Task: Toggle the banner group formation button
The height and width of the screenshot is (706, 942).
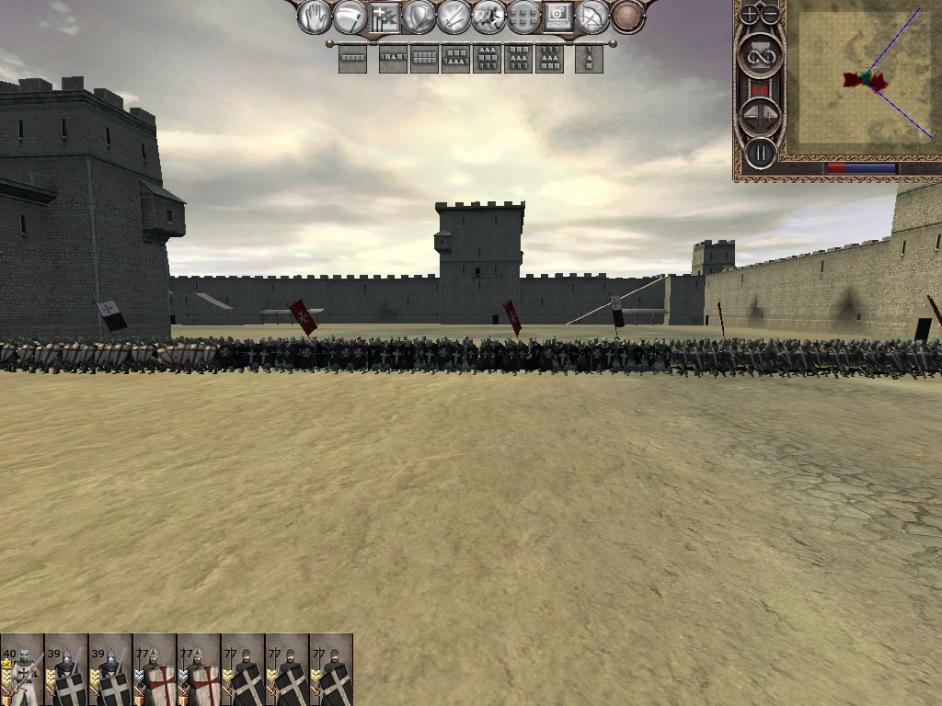Action: click(x=385, y=17)
